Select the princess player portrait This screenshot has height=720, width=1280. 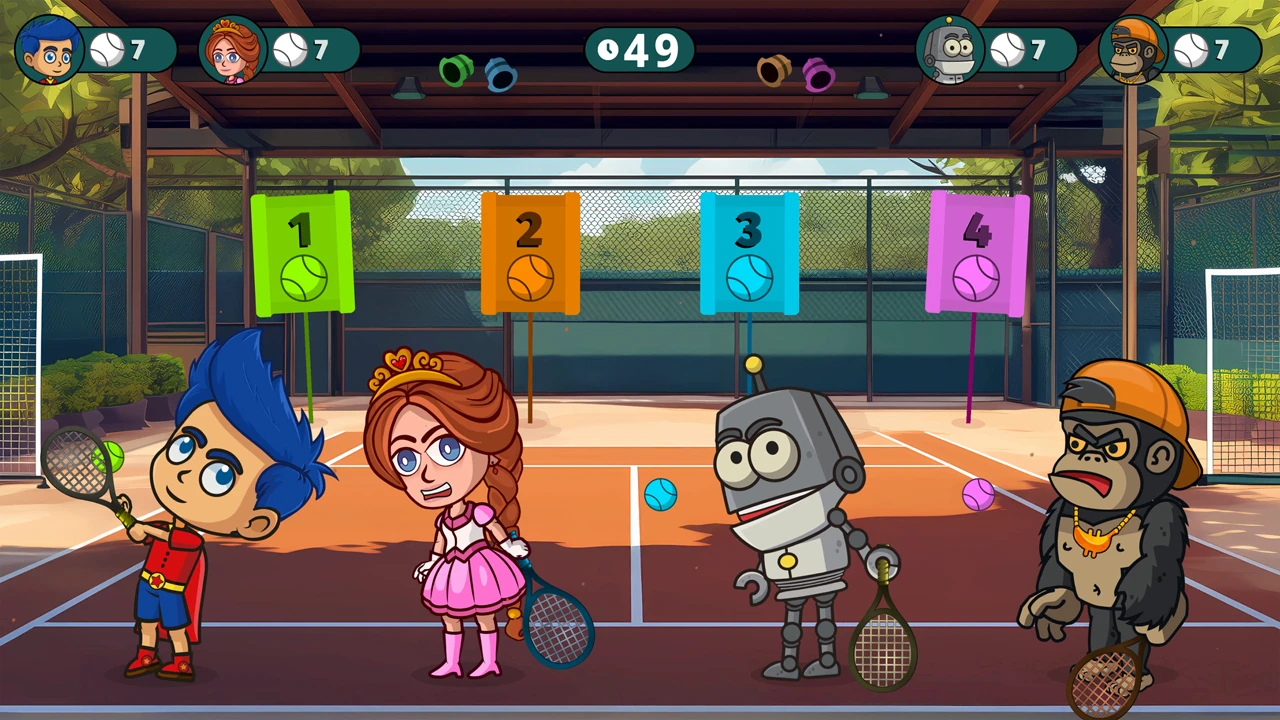click(232, 50)
